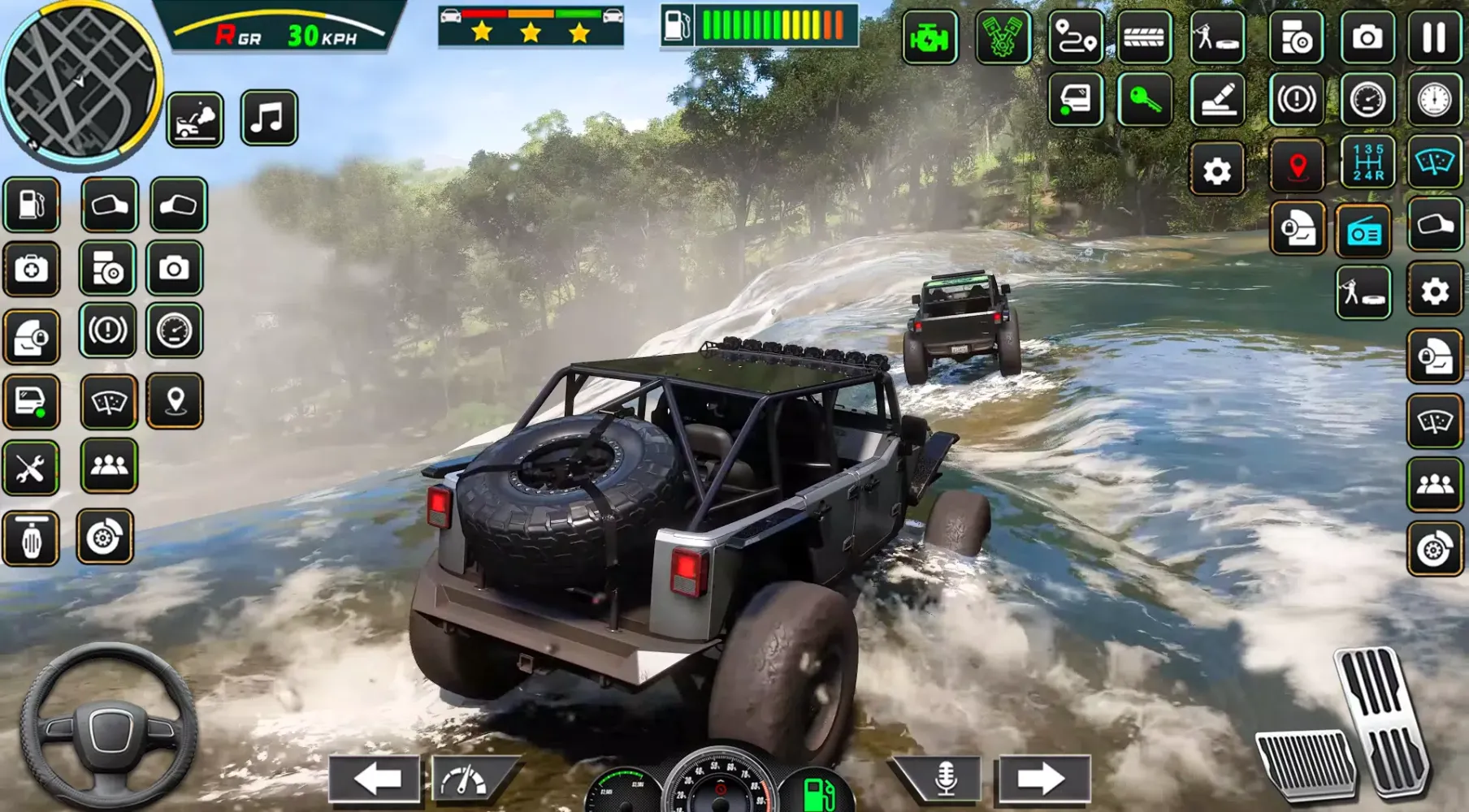Steer with the right arrow button
This screenshot has width=1469, height=812.
coord(1043,779)
